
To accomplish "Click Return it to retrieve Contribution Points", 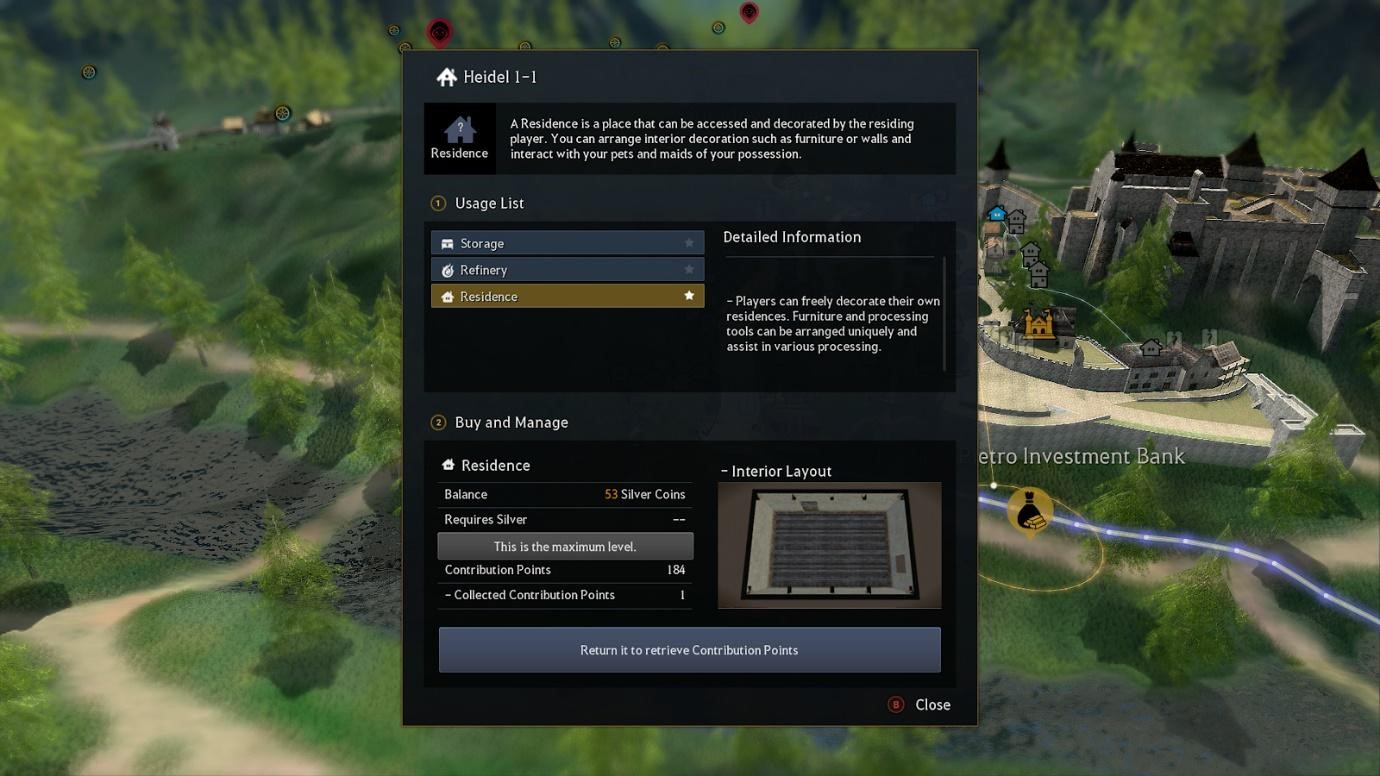I will [689, 650].
